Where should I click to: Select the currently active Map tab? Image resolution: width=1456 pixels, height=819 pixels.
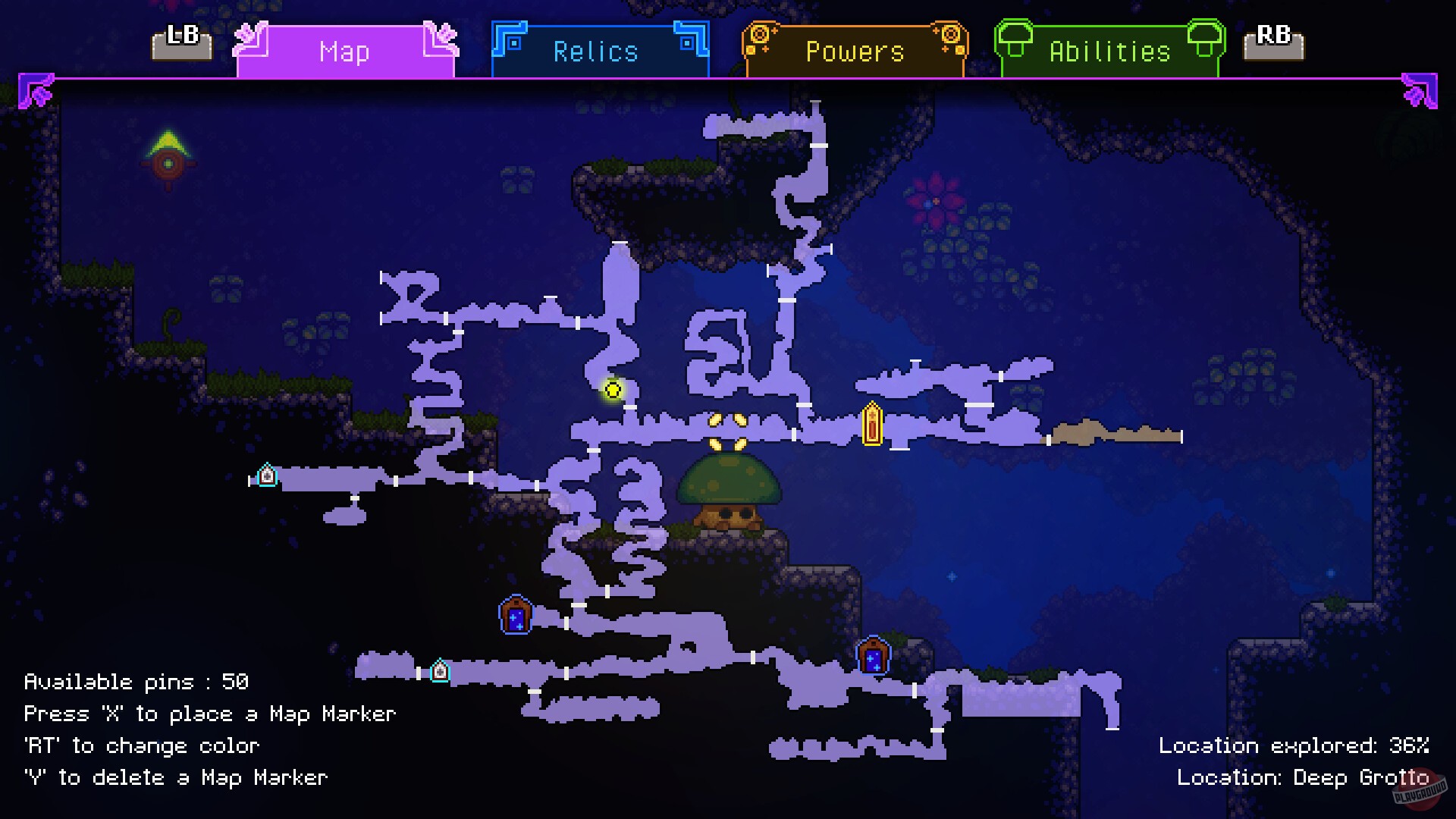click(345, 51)
